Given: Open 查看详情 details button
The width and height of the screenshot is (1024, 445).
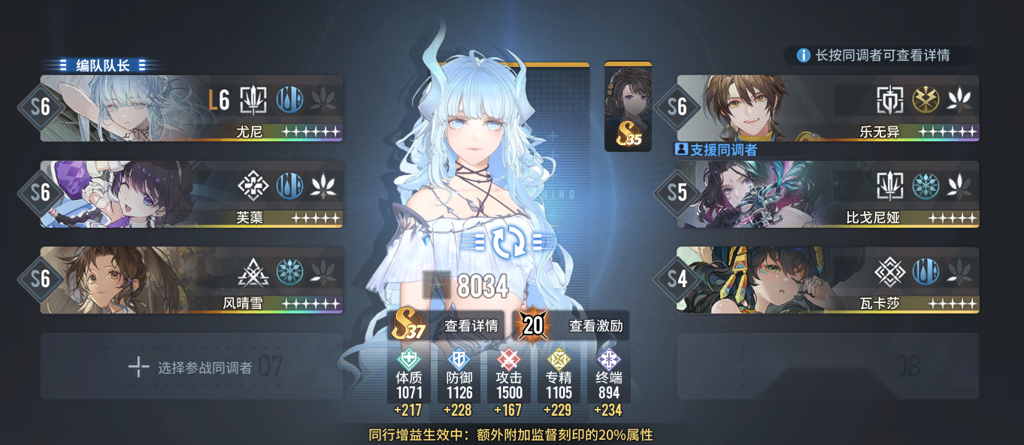Looking at the screenshot, I should (x=471, y=325).
